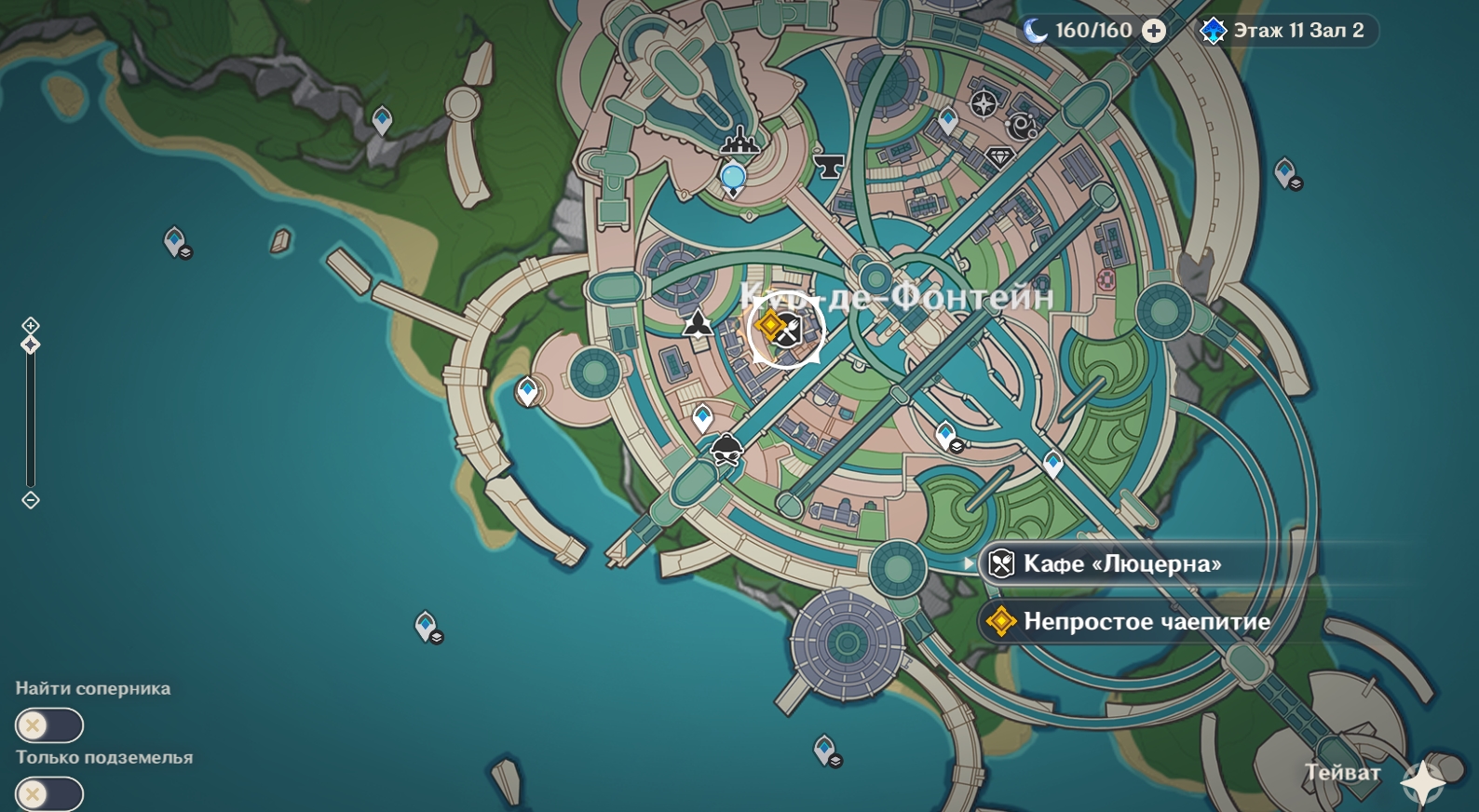The image size is (1479, 812).
Task: Select the blacksmith anvil map marker
Action: (827, 166)
